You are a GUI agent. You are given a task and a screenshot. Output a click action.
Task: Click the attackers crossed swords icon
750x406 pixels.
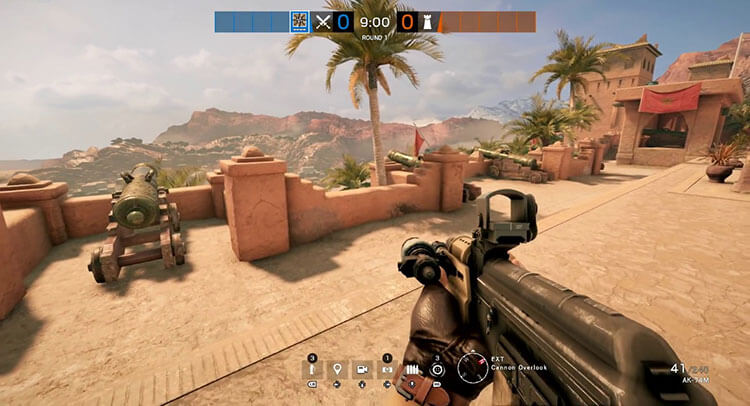coord(322,21)
